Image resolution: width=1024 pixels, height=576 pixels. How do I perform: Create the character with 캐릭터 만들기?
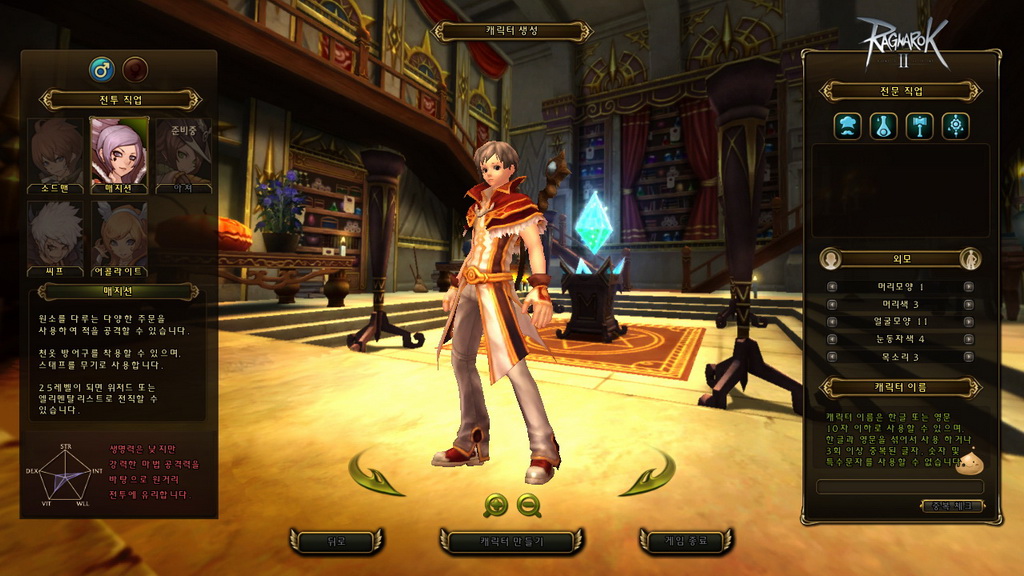pyautogui.click(x=510, y=541)
